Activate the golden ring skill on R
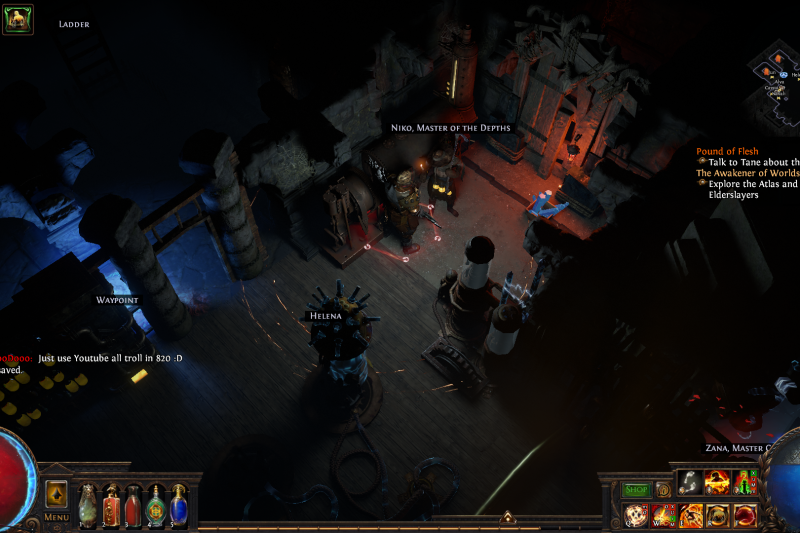Screen dimensions: 800x533 (718, 516)
